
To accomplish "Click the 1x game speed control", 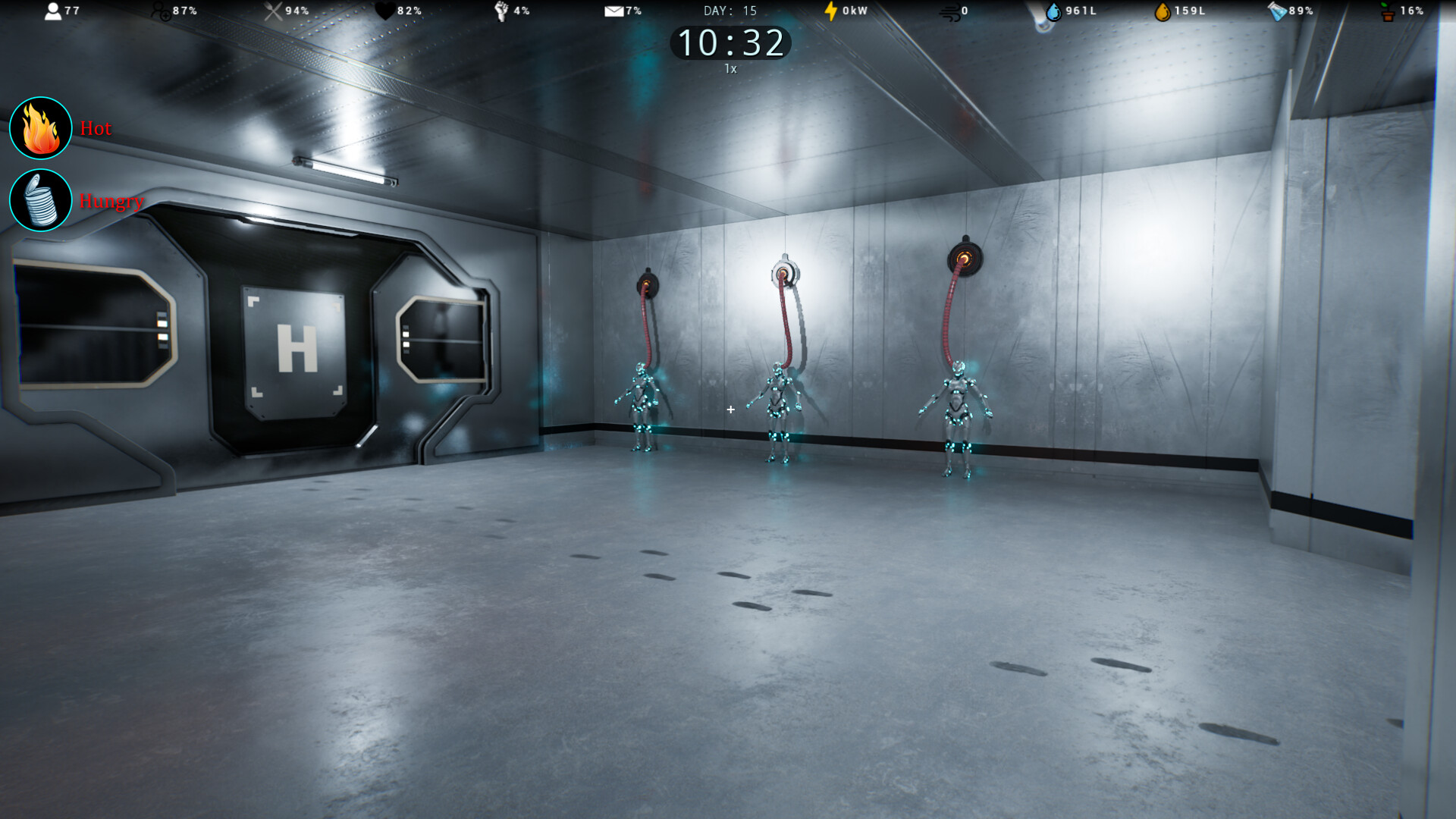I will tap(730, 68).
